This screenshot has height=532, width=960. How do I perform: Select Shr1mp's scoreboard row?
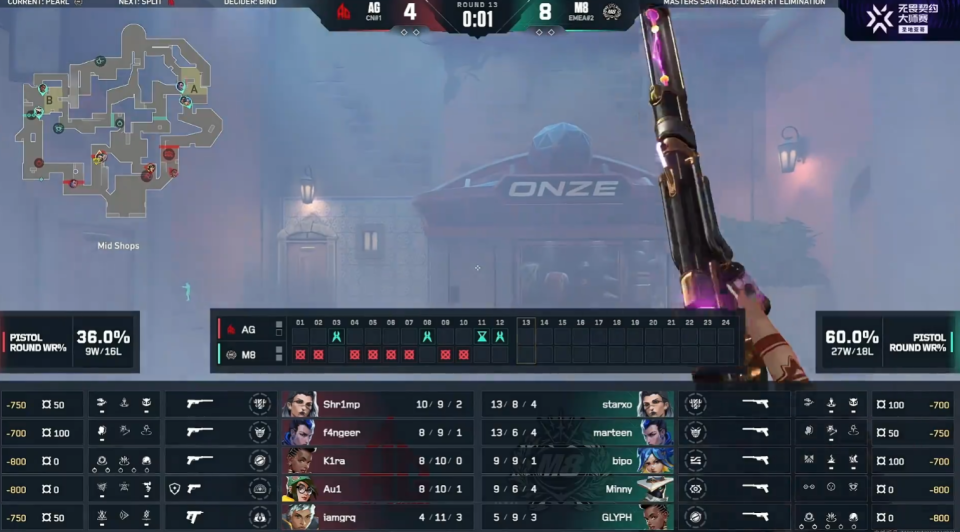tap(378, 404)
